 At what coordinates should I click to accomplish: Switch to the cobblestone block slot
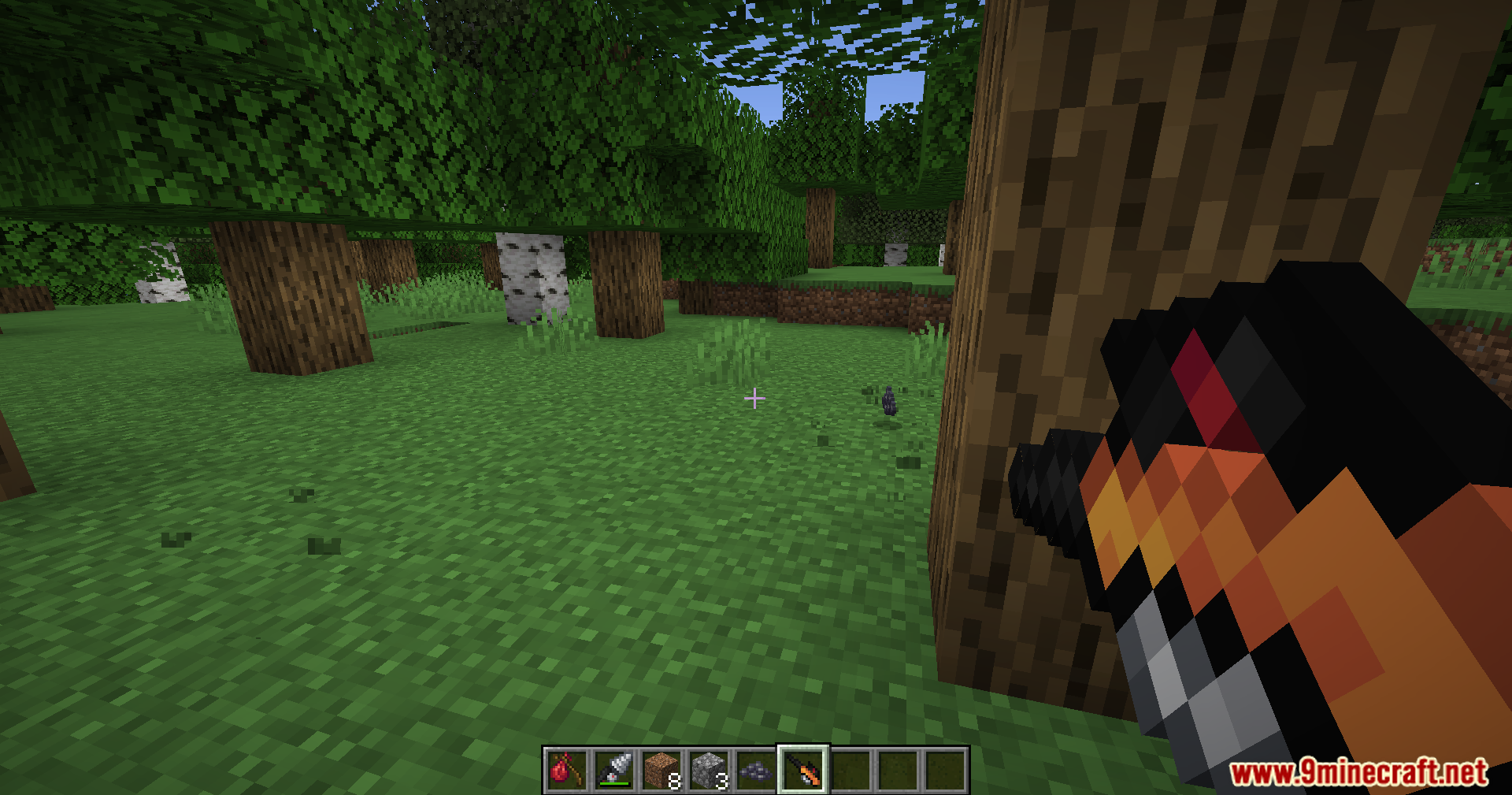click(x=708, y=769)
